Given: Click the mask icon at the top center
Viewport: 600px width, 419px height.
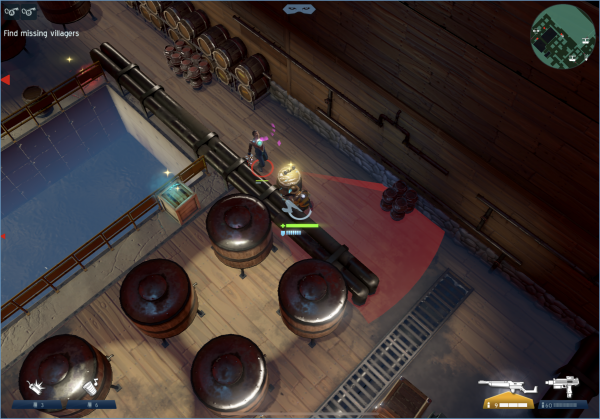Looking at the screenshot, I should tap(296, 9).
